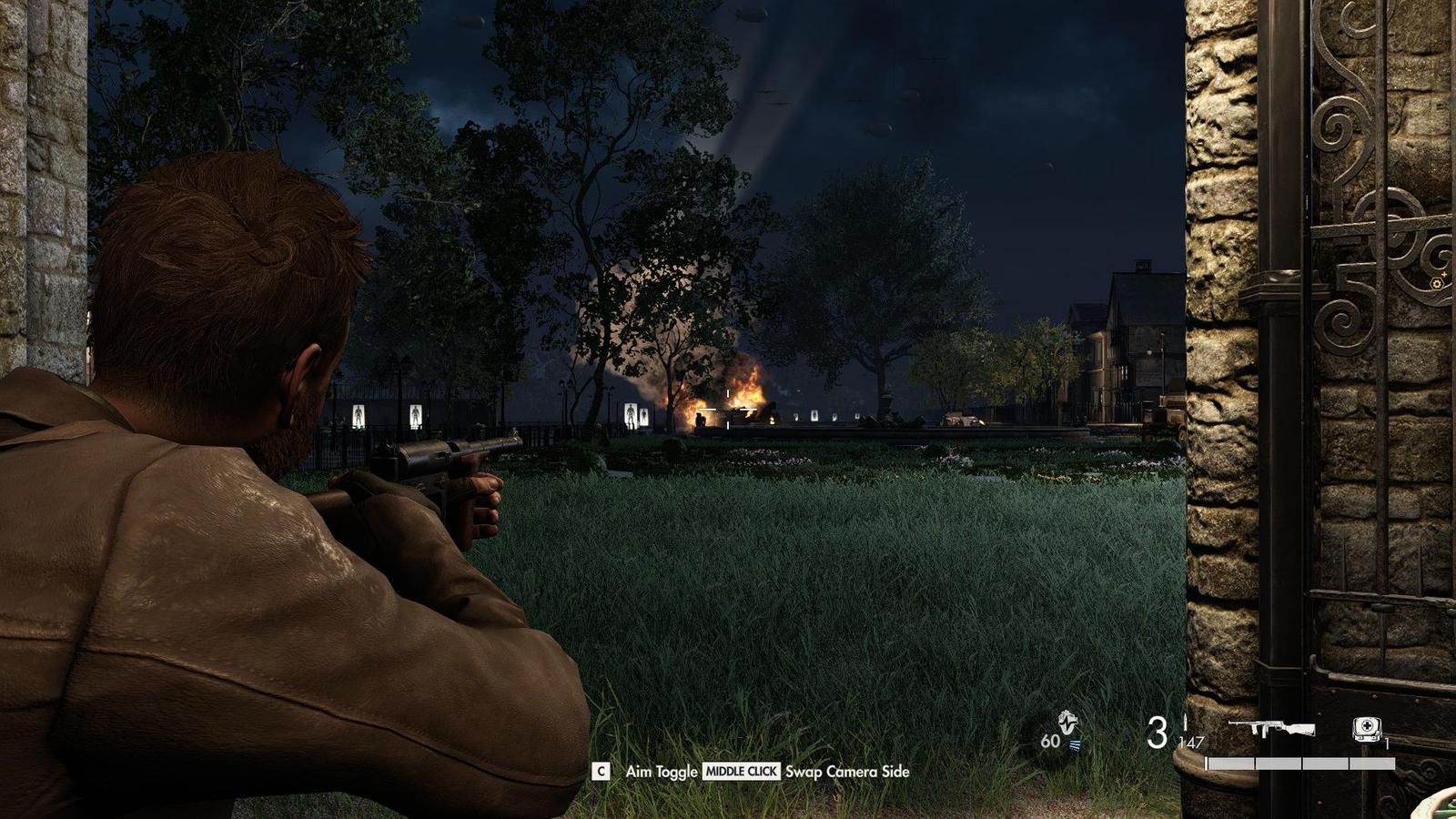Screen dimensions: 1456x819
Task: Click the heart rate icon
Action: [x=1069, y=725]
